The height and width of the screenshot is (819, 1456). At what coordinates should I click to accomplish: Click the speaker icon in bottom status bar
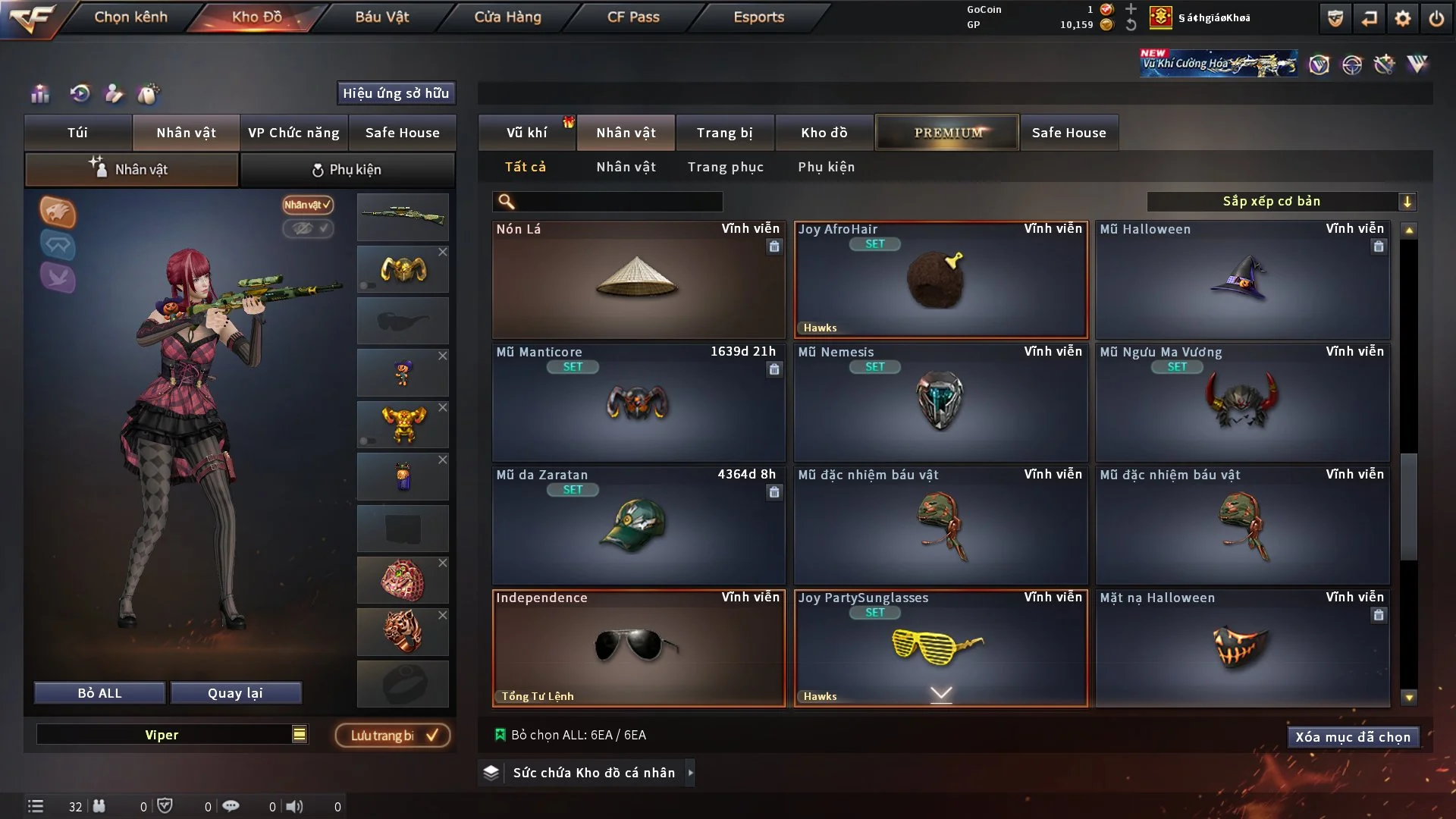pos(296,806)
